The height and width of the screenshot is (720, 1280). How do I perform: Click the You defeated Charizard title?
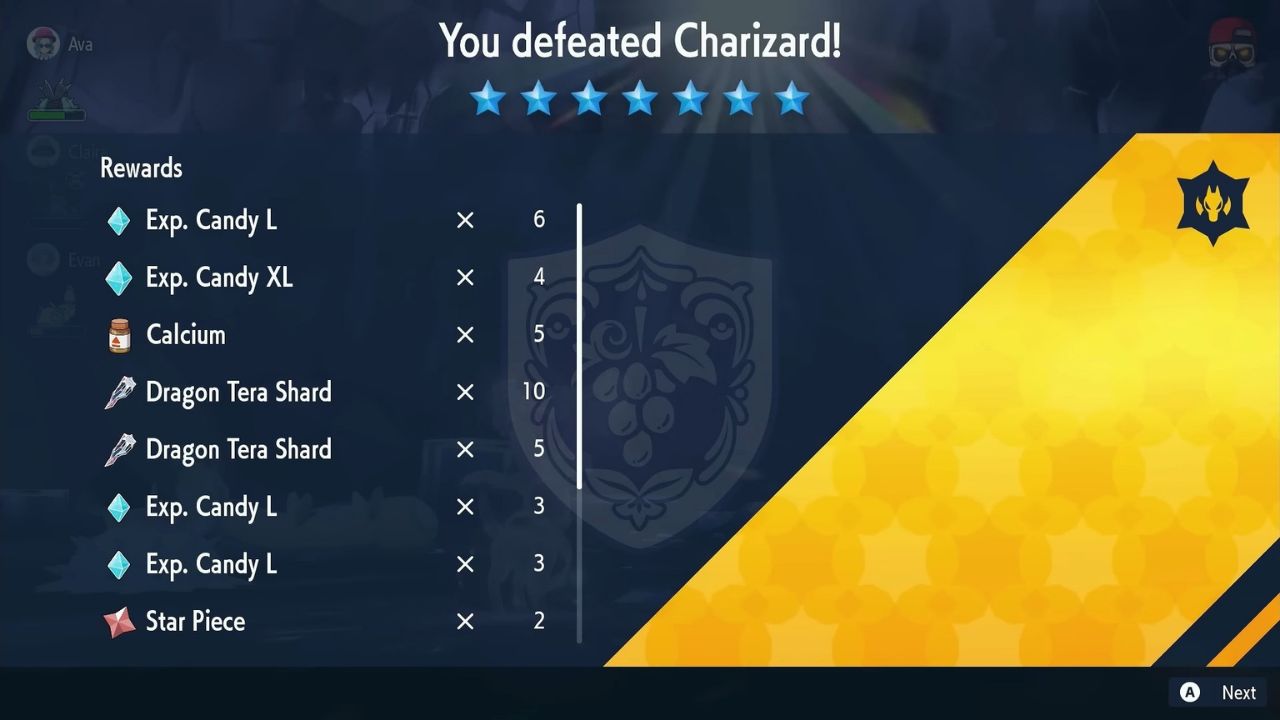(640, 42)
